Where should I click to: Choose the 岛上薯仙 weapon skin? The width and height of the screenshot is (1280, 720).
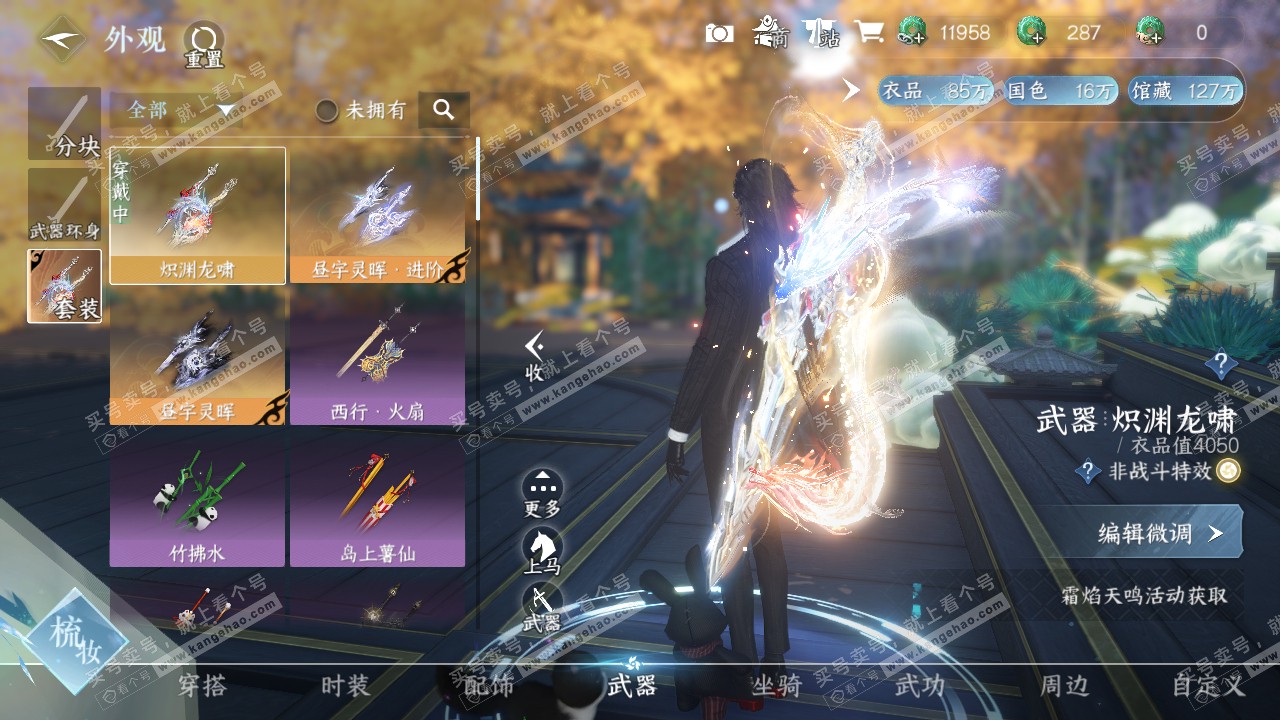click(x=377, y=497)
